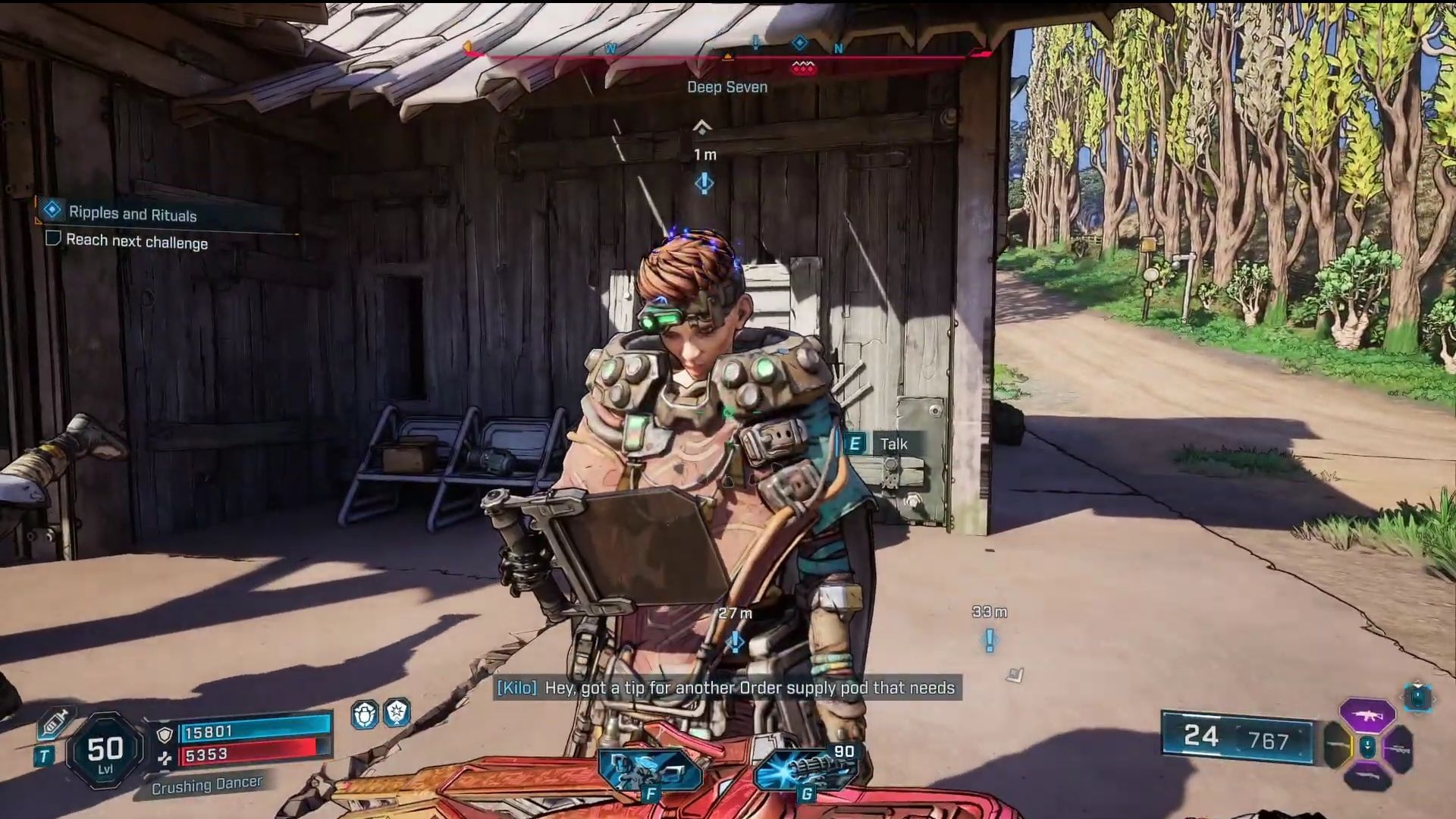
Task: Open the level 50 character badge
Action: coord(105,751)
